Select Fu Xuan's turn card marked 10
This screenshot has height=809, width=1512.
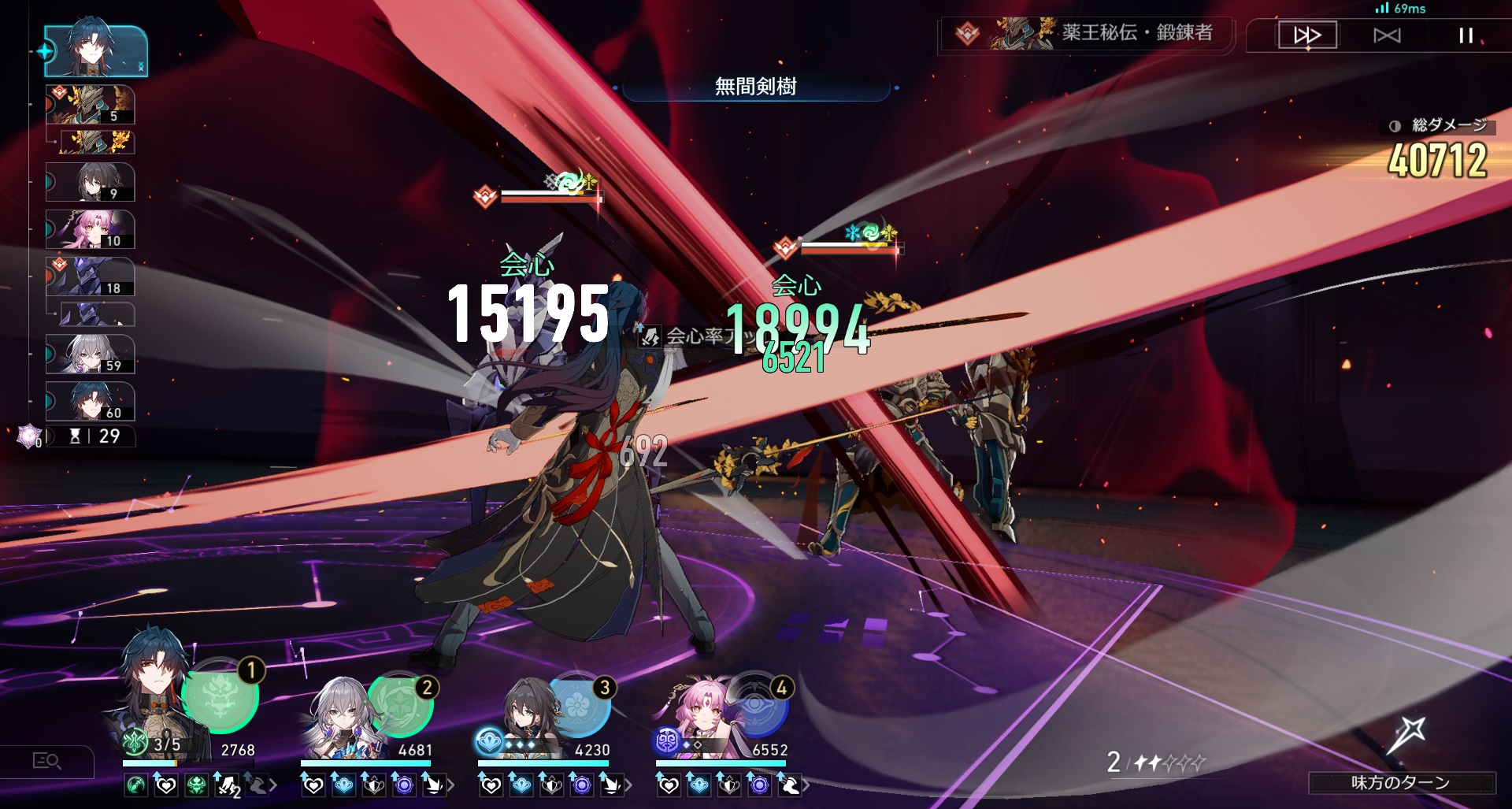(91, 230)
